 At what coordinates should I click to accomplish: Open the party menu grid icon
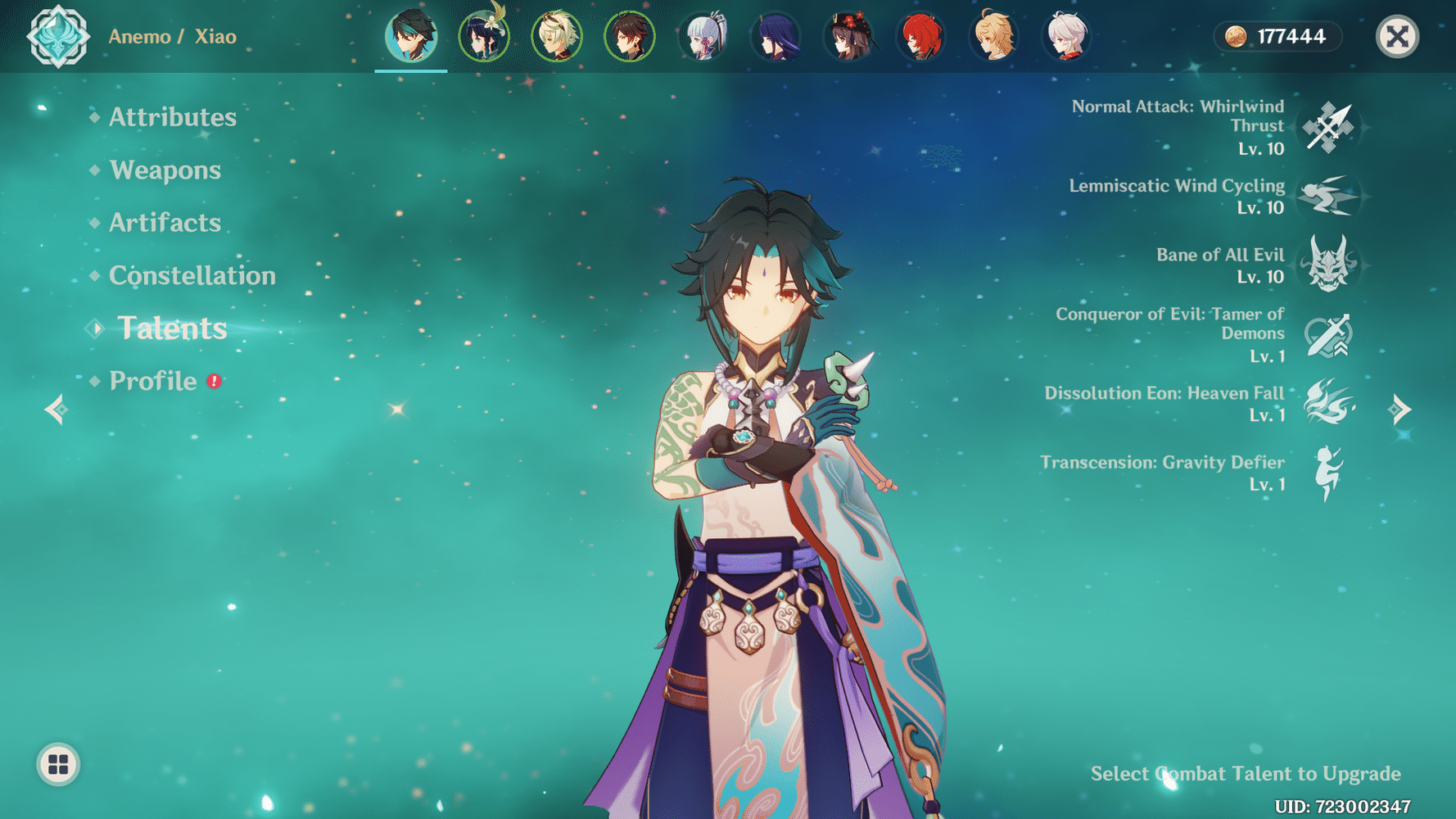coord(57,766)
